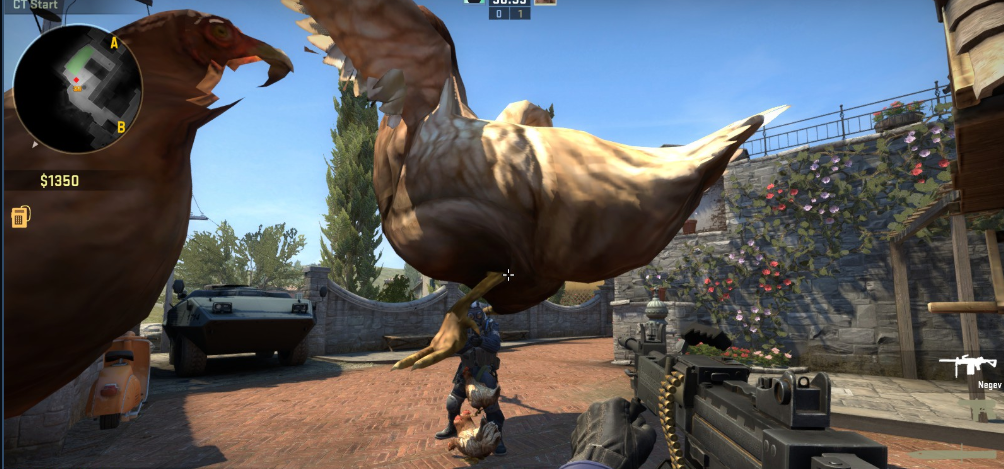
Task: Click the circular radar minimap
Action: click(x=77, y=88)
